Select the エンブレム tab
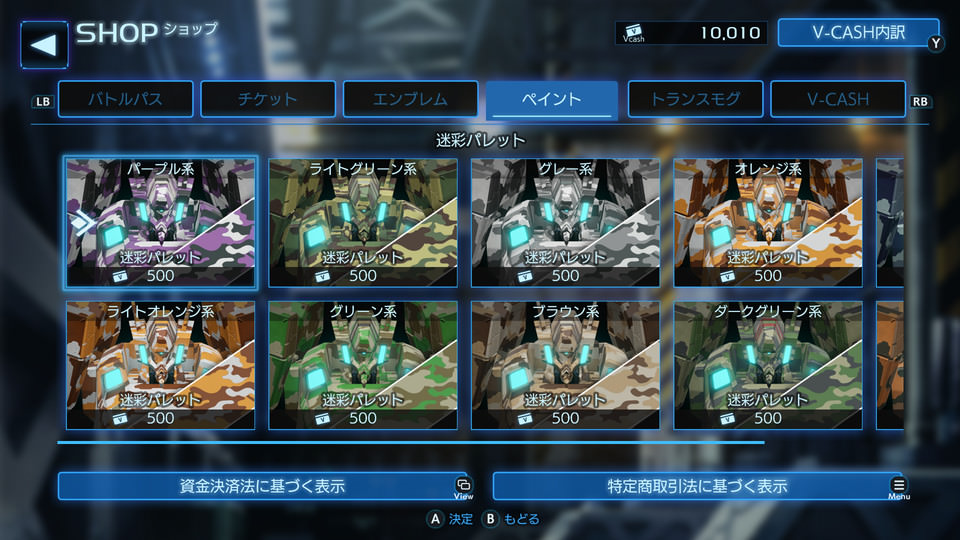Viewport: 960px width, 540px height. pyautogui.click(x=410, y=99)
